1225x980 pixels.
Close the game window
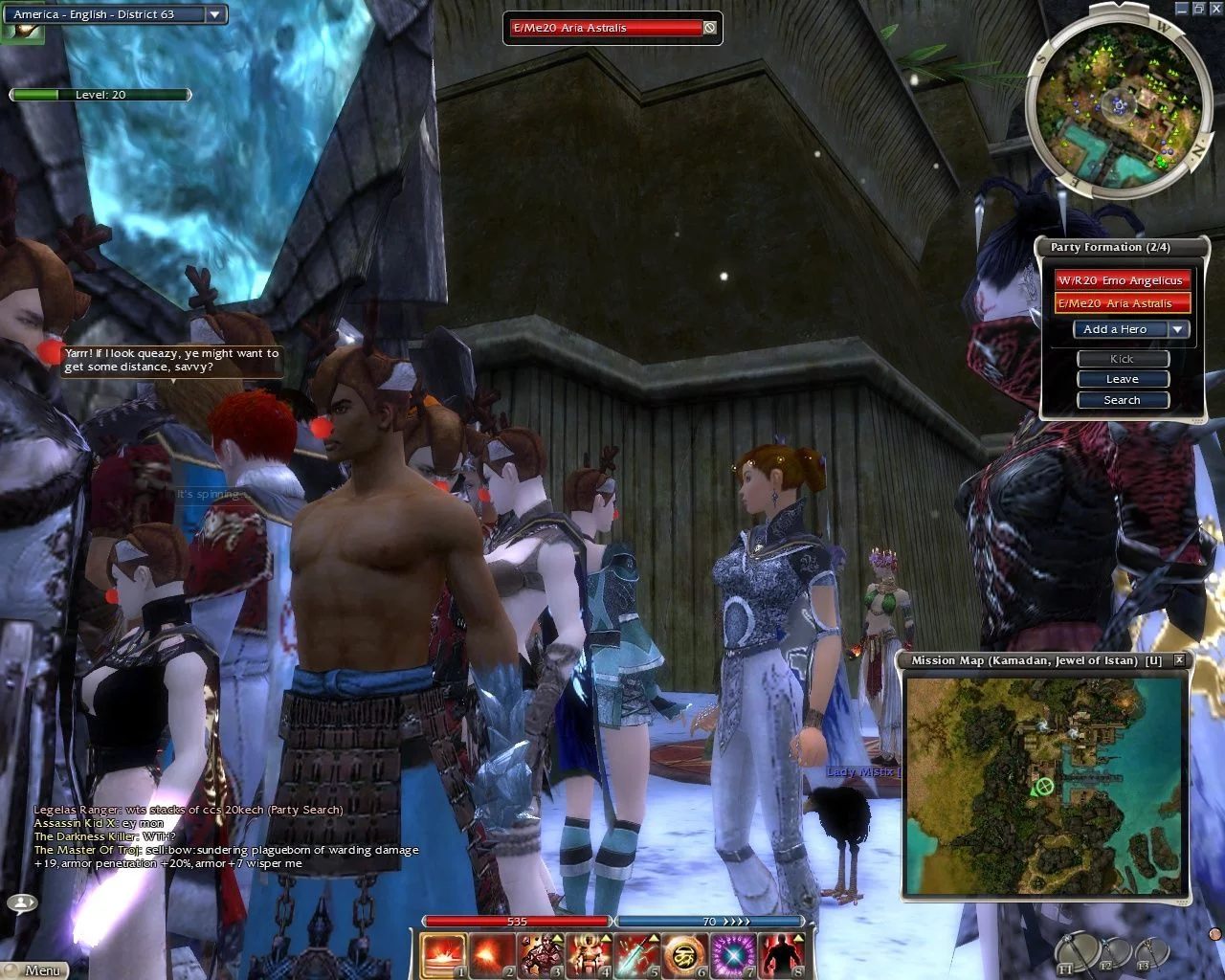(x=1214, y=8)
